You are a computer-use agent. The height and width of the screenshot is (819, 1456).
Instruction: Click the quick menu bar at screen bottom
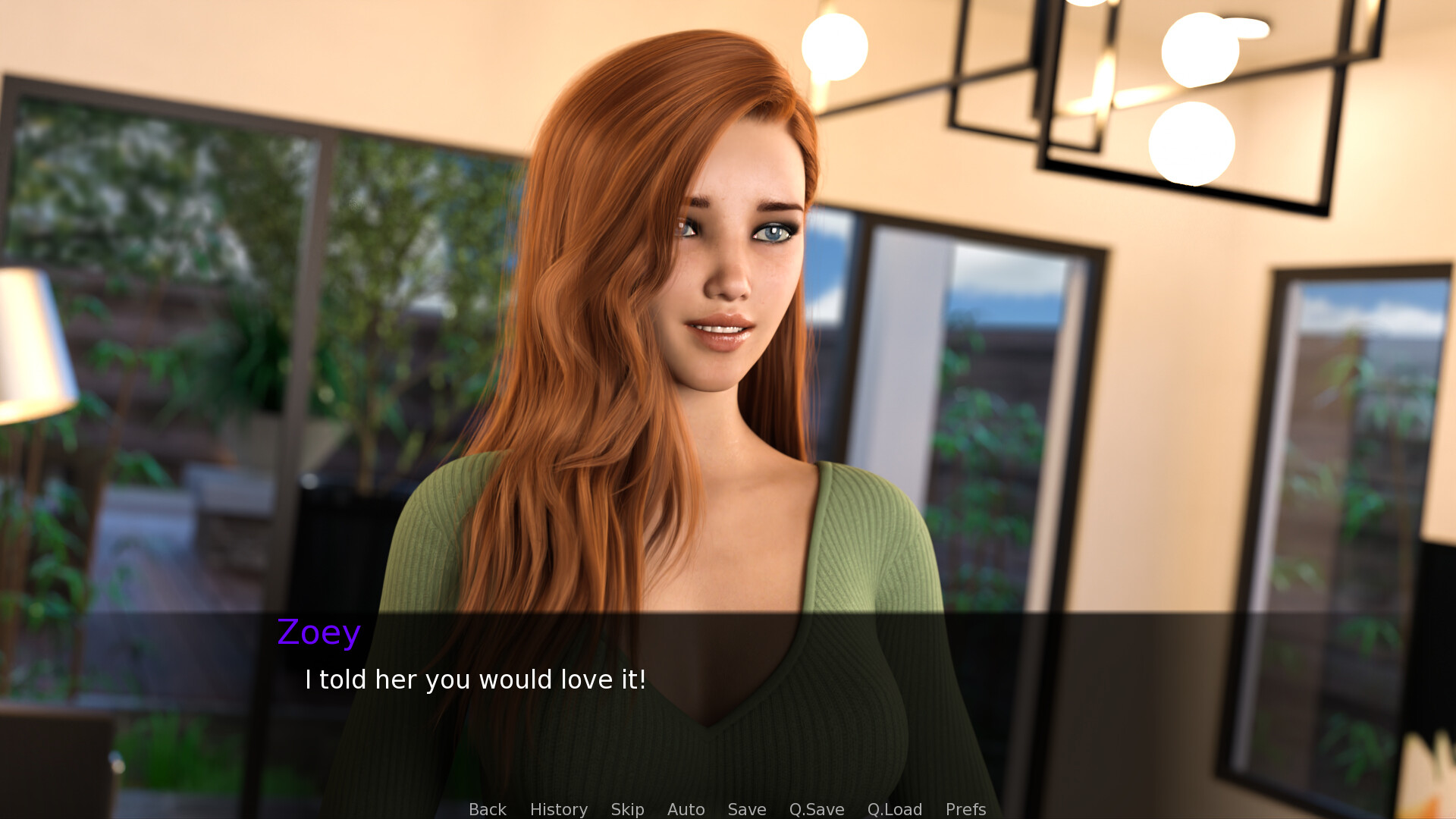[x=725, y=809]
